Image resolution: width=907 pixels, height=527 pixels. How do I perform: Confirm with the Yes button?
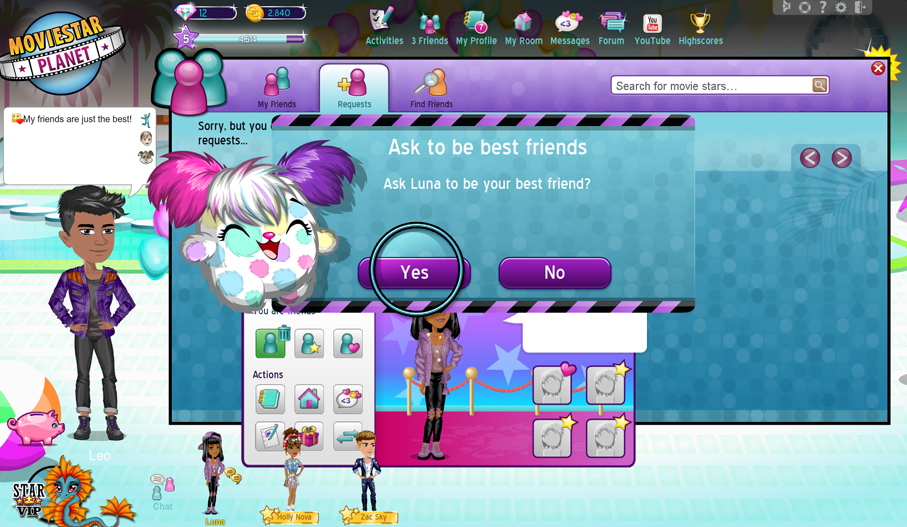click(415, 273)
